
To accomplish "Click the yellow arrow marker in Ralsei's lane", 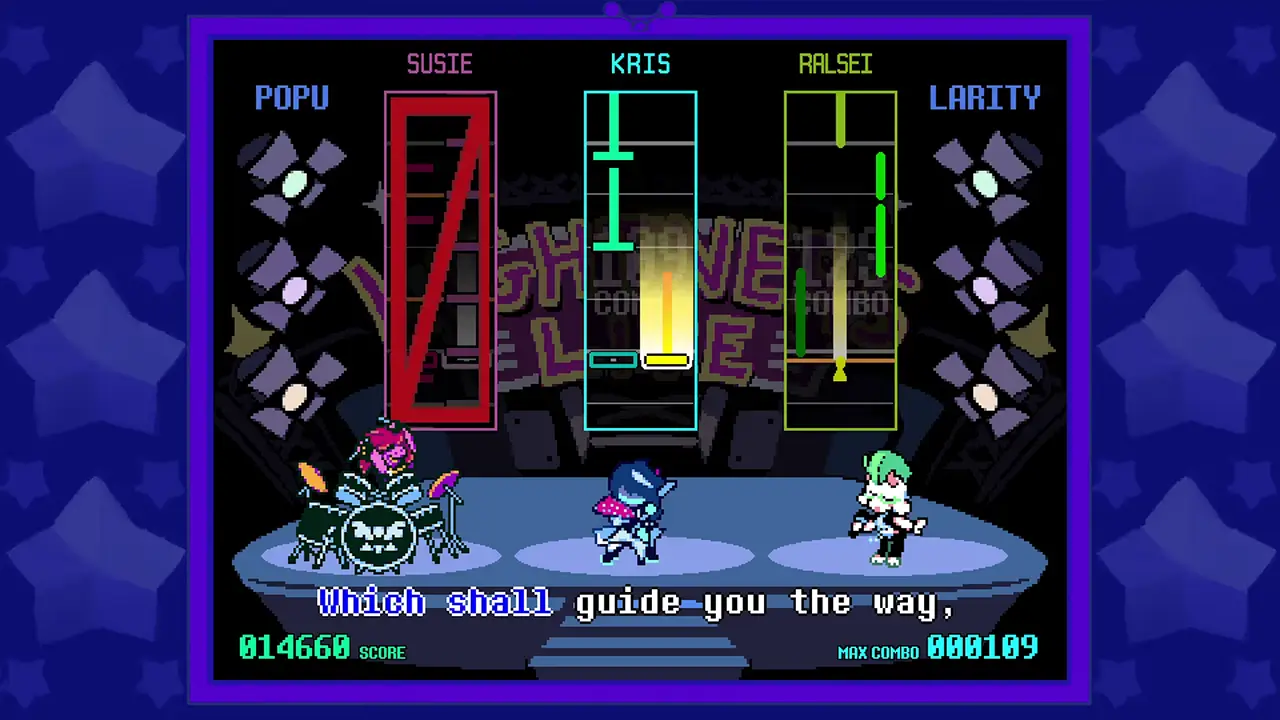I will pos(840,371).
